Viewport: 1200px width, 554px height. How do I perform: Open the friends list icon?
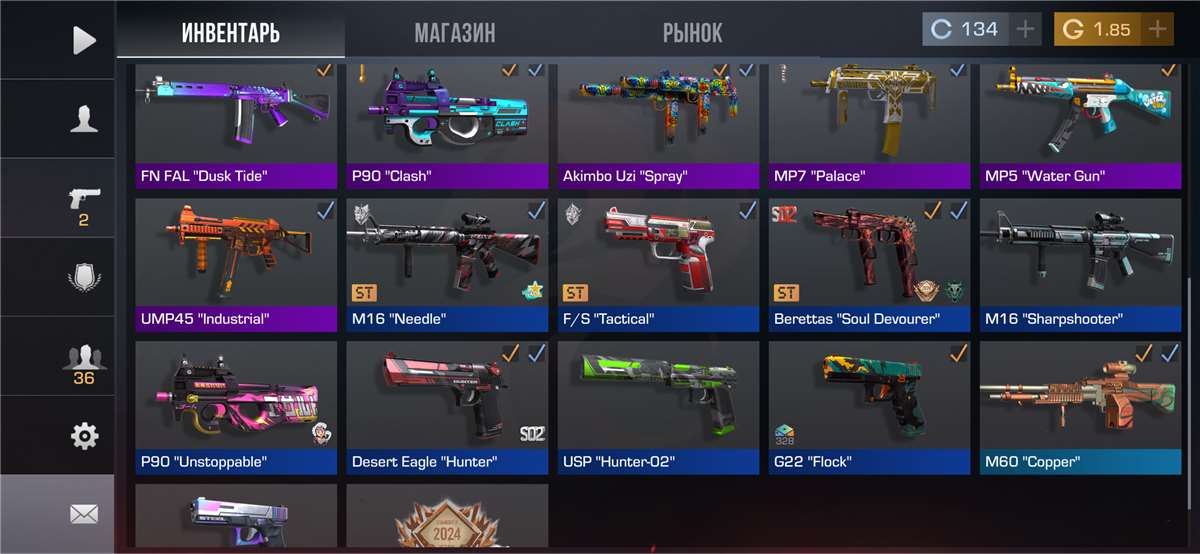tap(84, 360)
